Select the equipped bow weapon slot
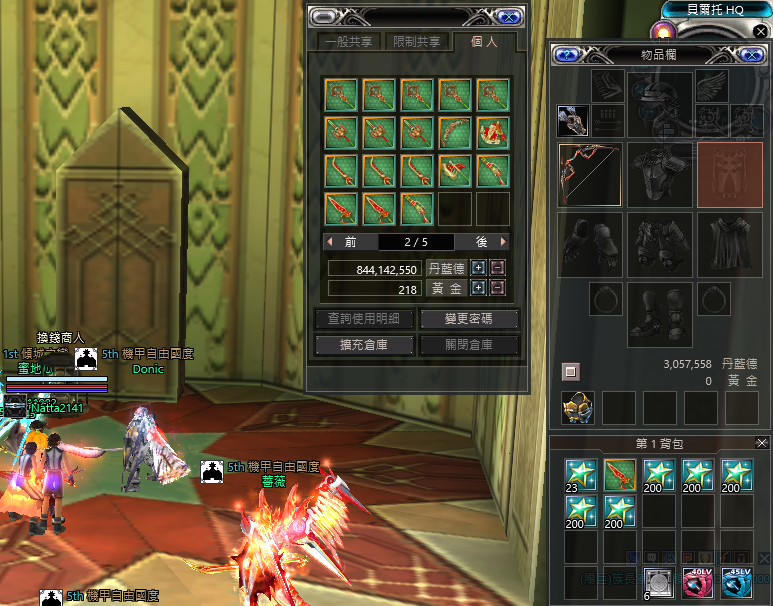This screenshot has height=606, width=773. point(589,174)
